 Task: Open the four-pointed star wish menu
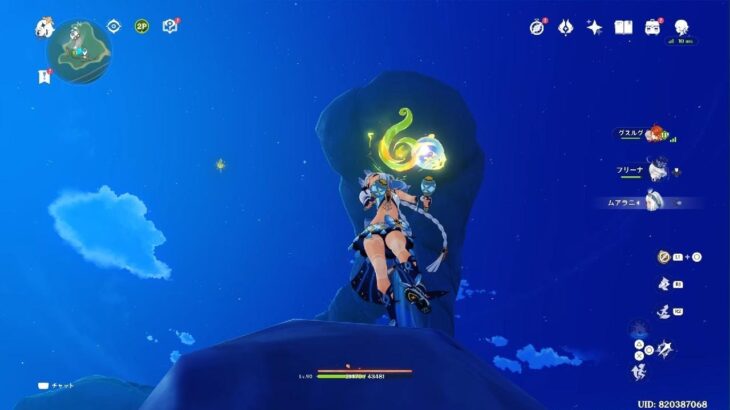594,27
